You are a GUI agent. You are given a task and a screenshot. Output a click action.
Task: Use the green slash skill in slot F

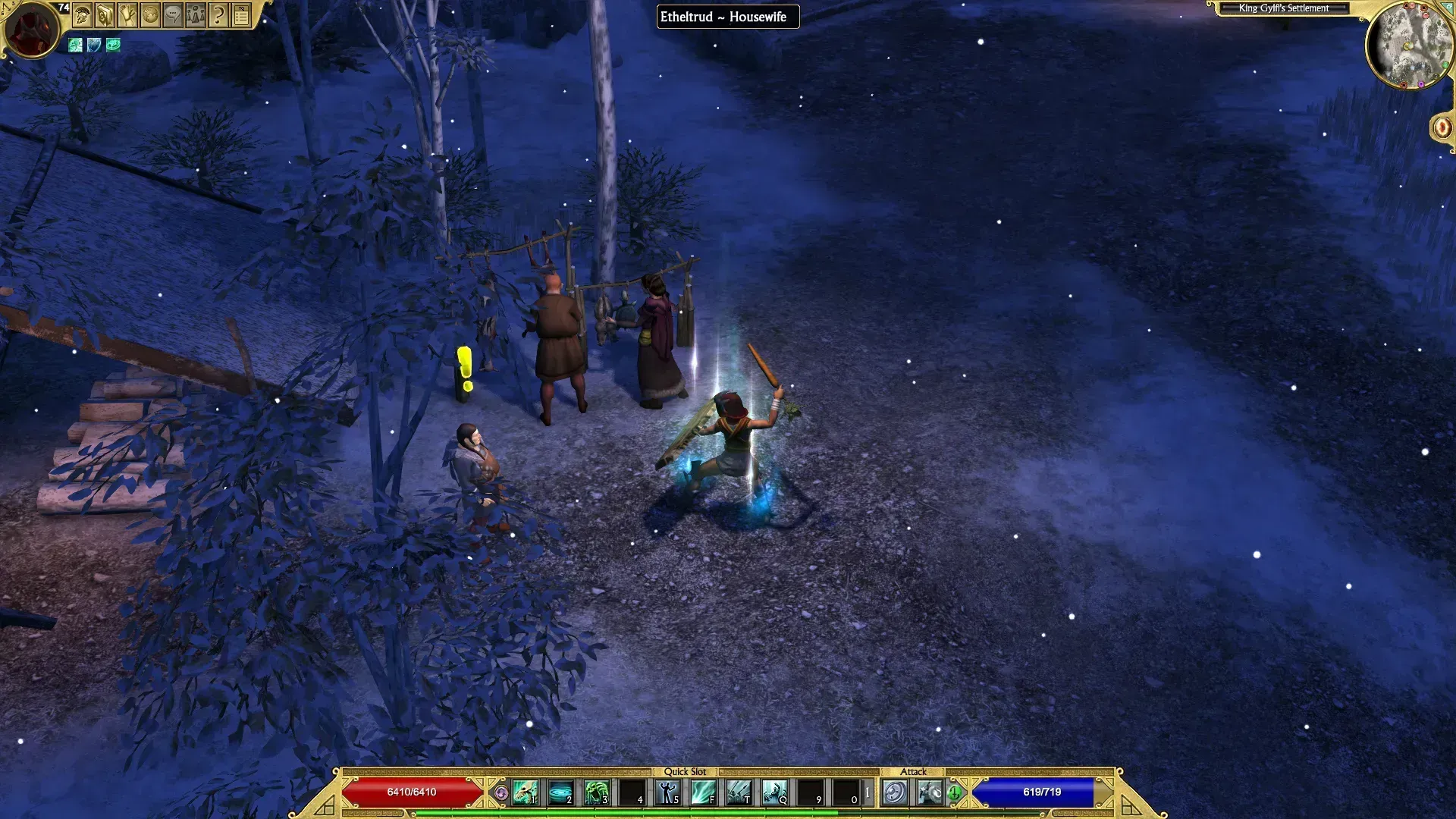tap(703, 792)
